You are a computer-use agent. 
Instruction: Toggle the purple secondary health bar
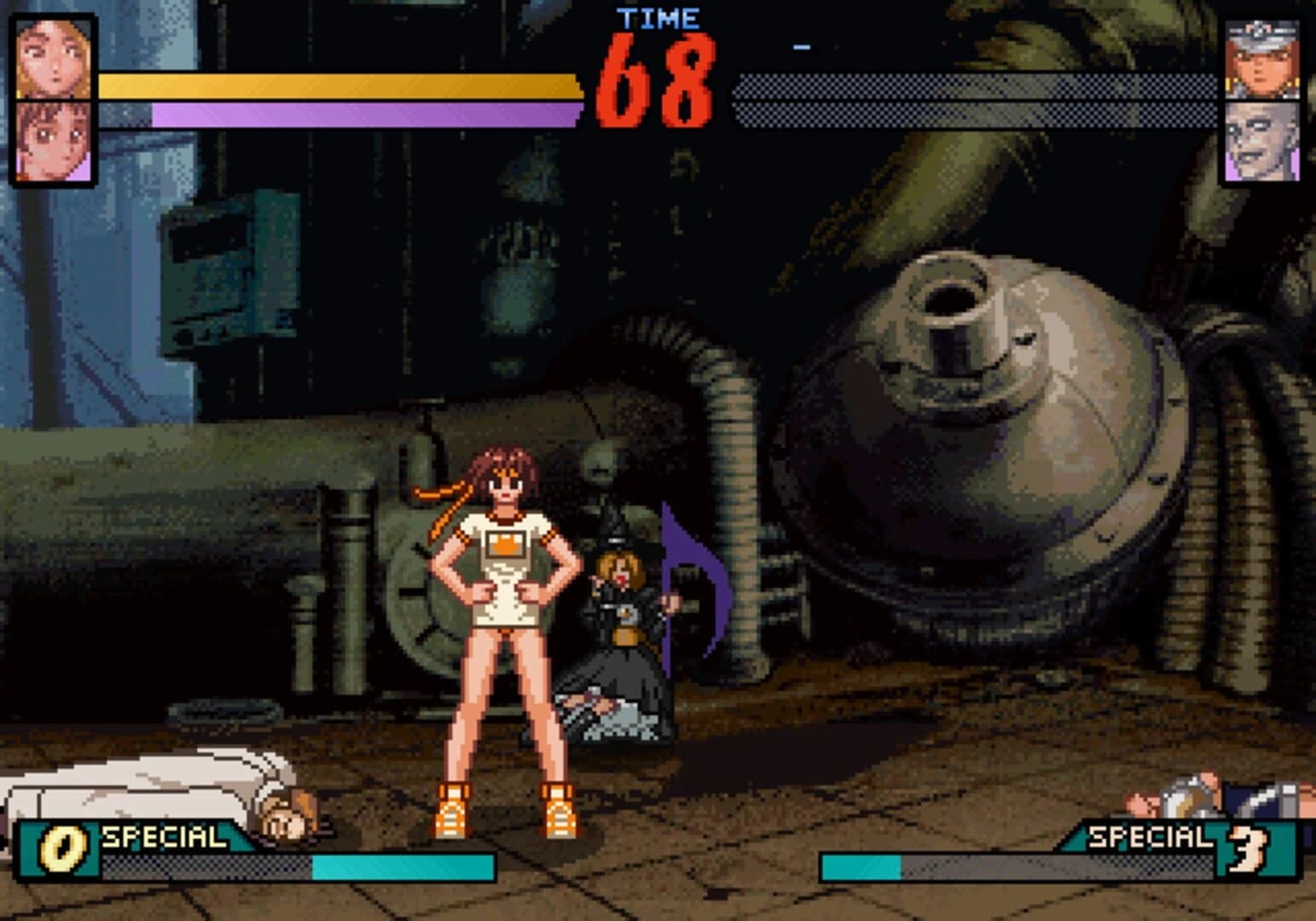pyautogui.click(x=367, y=113)
